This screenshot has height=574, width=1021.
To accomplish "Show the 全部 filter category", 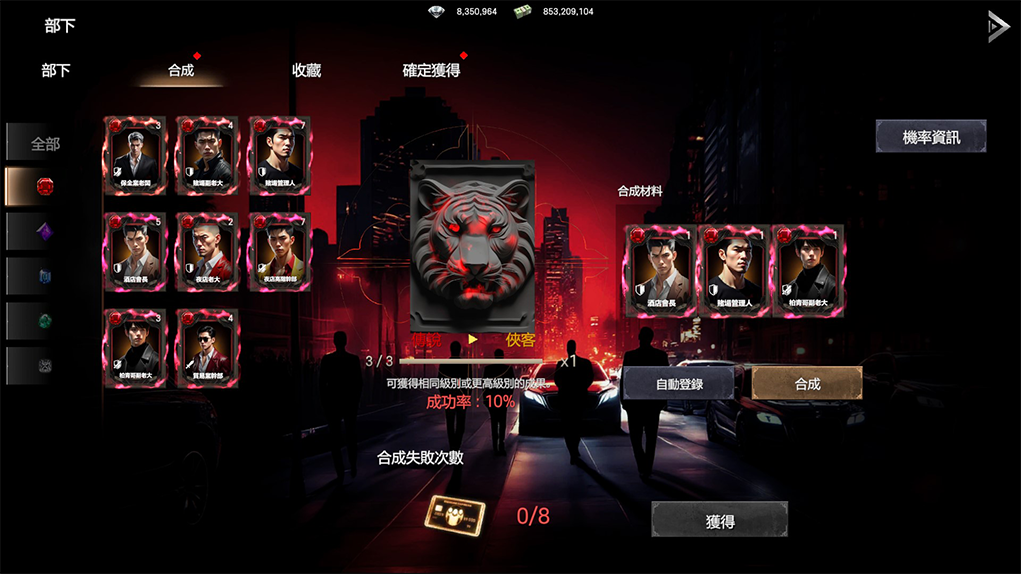I will pyautogui.click(x=45, y=143).
